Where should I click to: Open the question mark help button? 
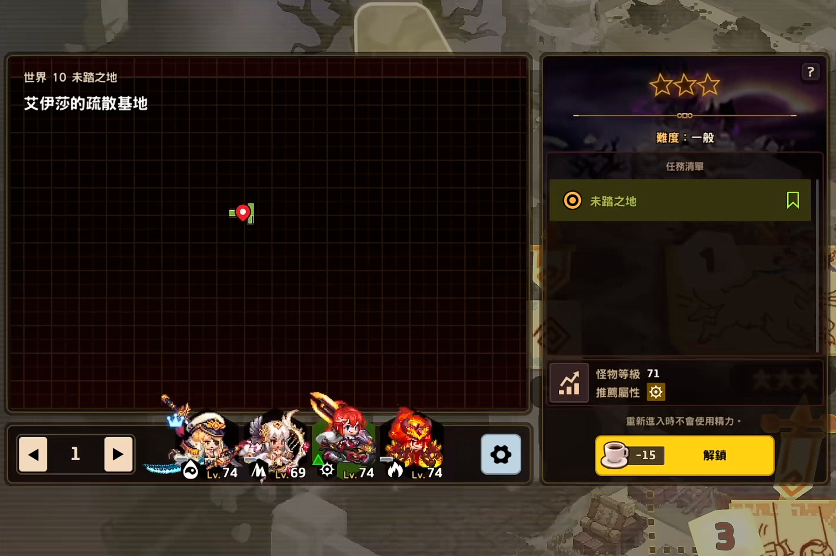click(810, 72)
